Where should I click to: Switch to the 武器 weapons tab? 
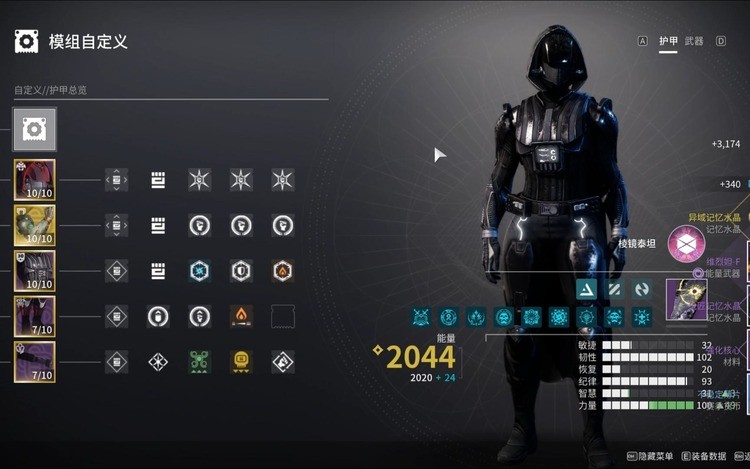point(694,41)
